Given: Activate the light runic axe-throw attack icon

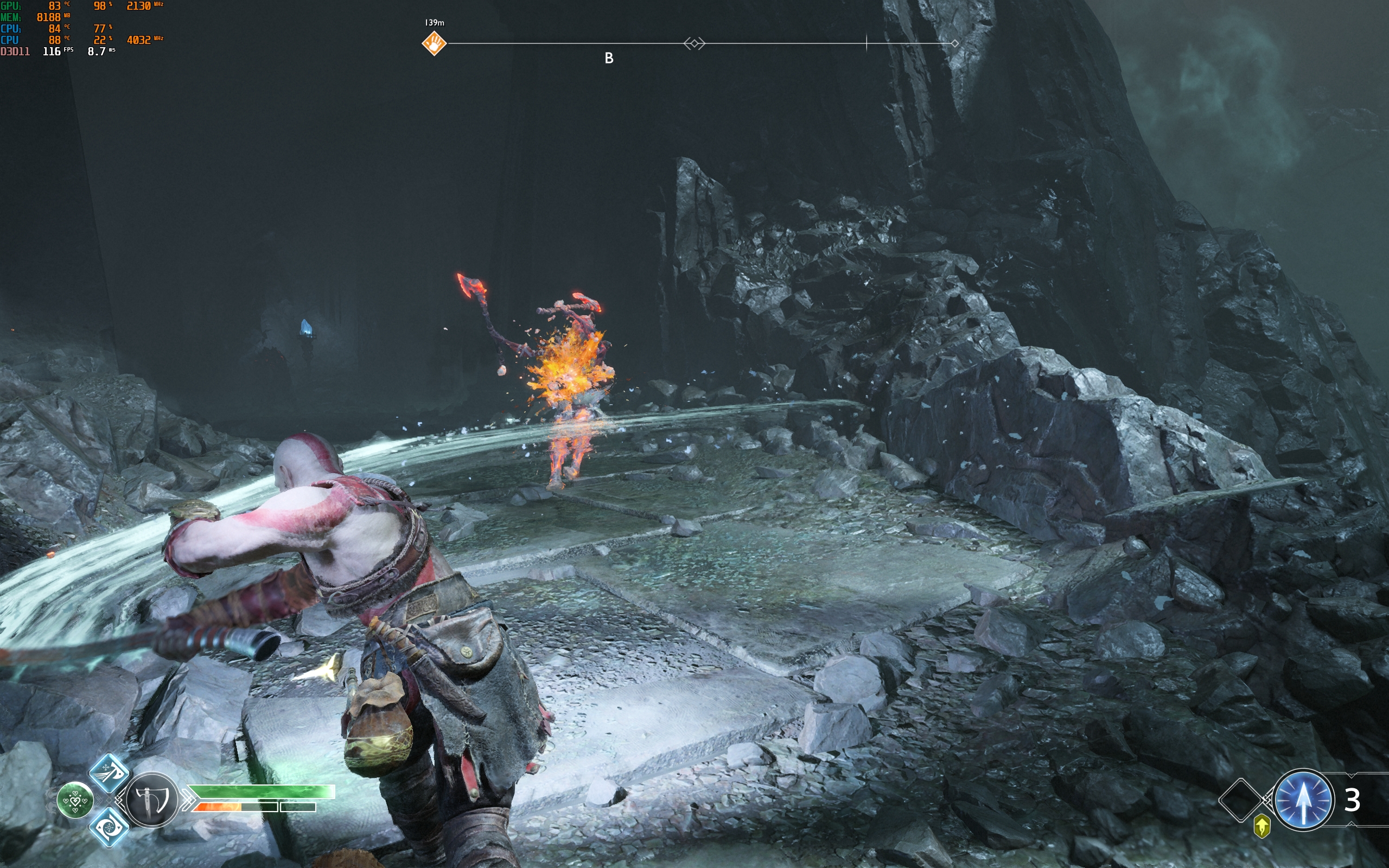Looking at the screenshot, I should (x=109, y=773).
